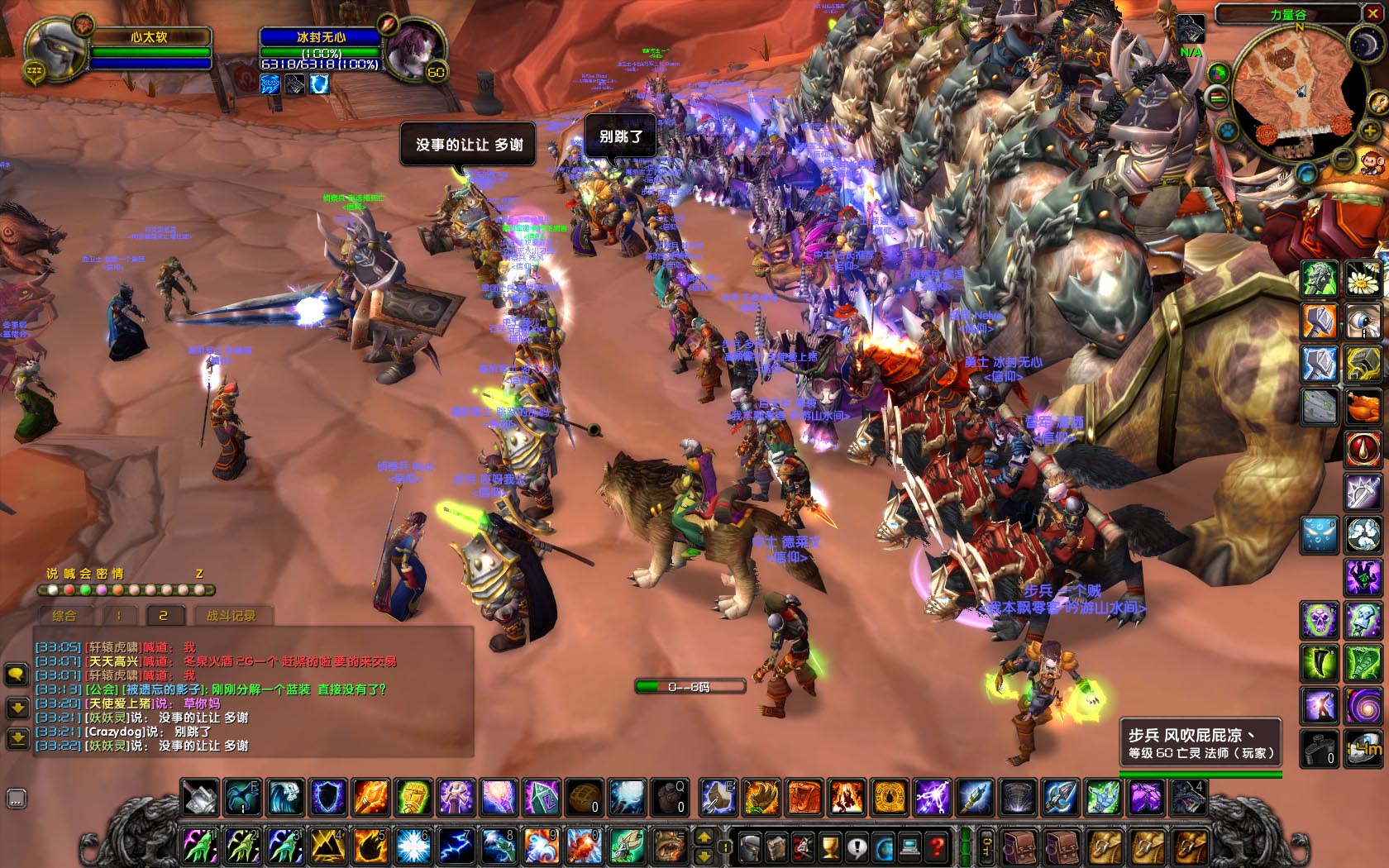This screenshot has width=1389, height=868.
Task: Expand the chat menu via the speech bubble button
Action: point(17,675)
